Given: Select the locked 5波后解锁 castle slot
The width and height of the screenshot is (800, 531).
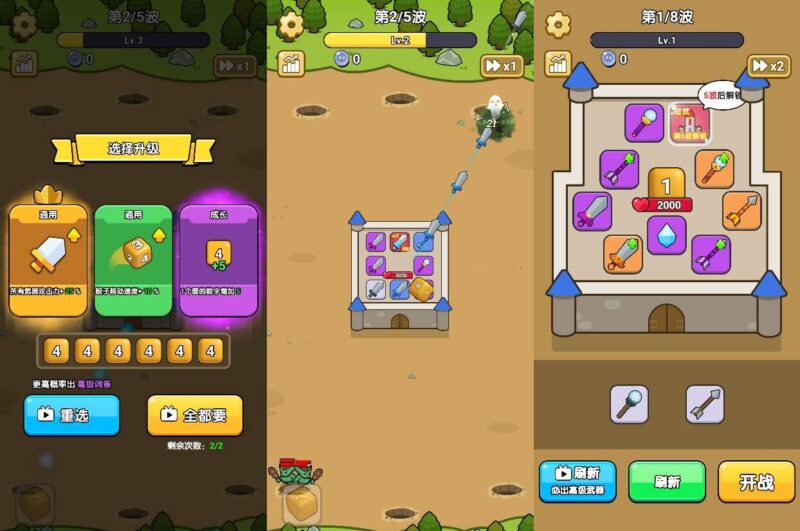Looking at the screenshot, I should pyautogui.click(x=689, y=125).
